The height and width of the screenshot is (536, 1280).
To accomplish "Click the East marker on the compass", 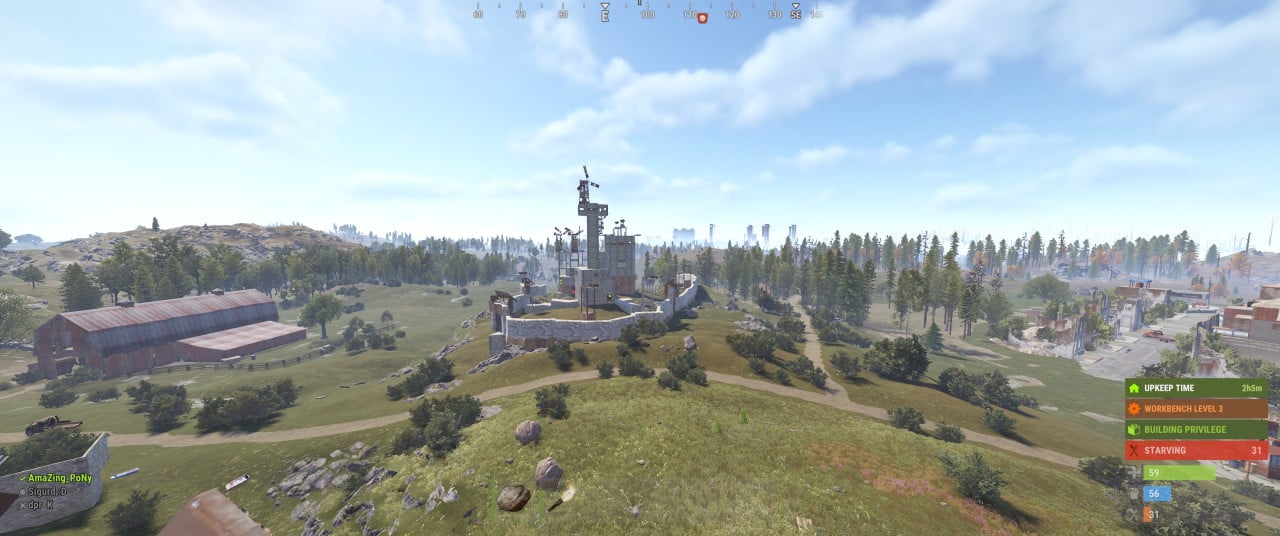I will click(x=604, y=14).
